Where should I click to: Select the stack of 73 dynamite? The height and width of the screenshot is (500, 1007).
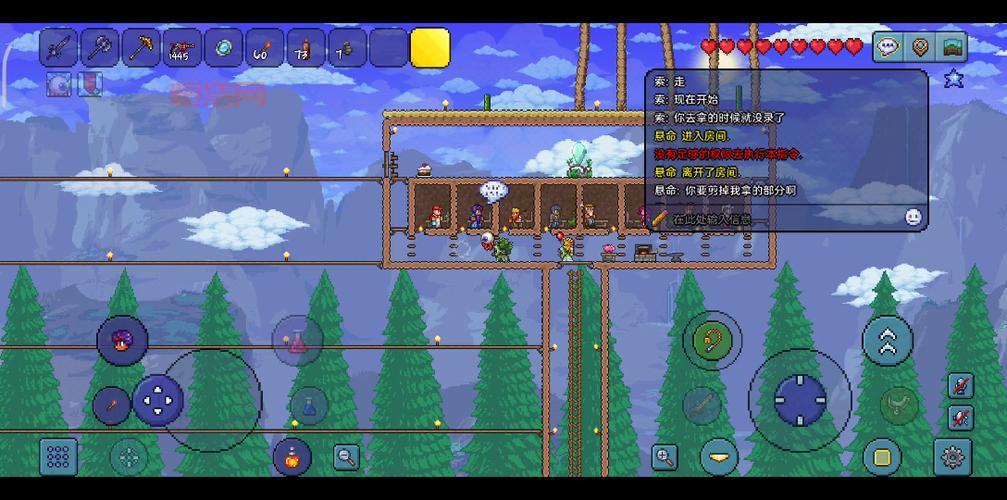[306, 48]
